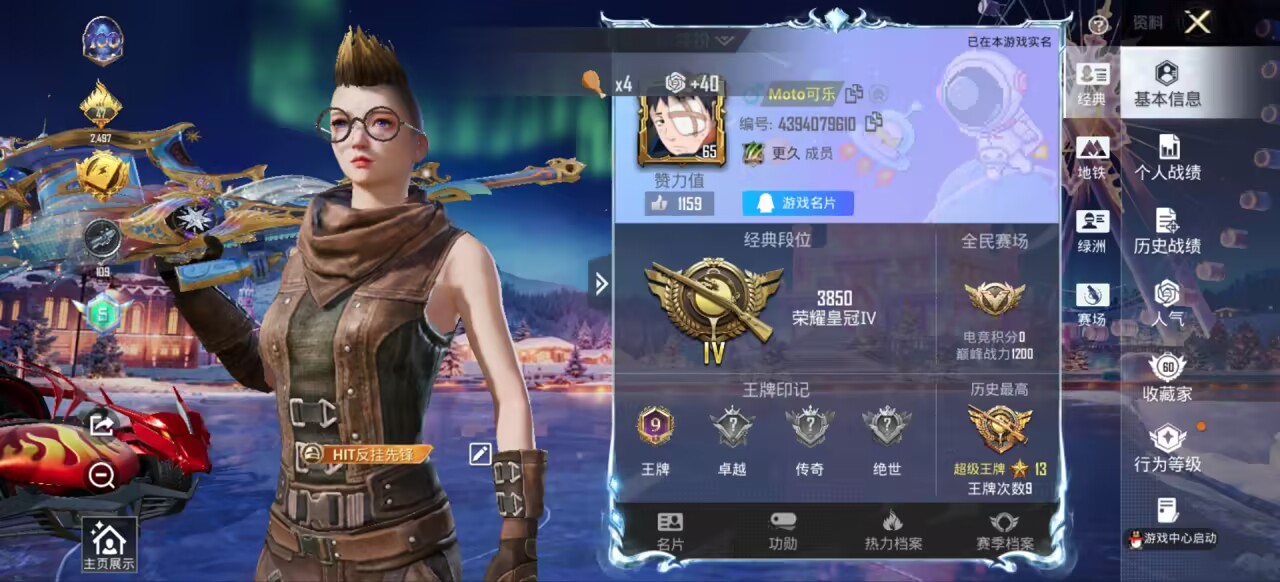
Task: Edit the HIT反挂先锋 title with pencil icon
Action: pos(480,453)
